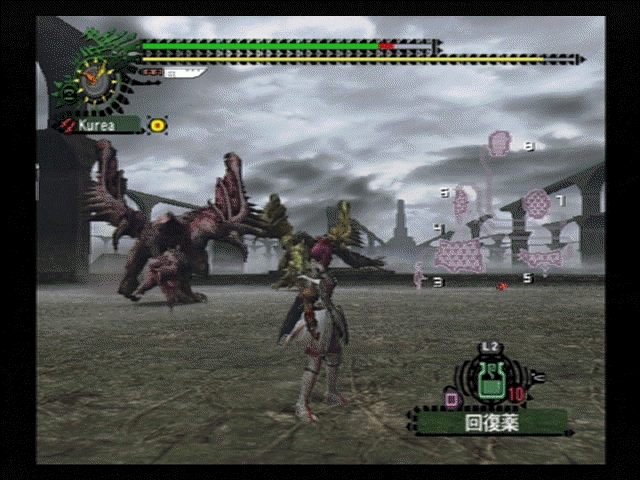Select area 8 on the minimap
This screenshot has width=640, height=480.
pyautogui.click(x=499, y=145)
